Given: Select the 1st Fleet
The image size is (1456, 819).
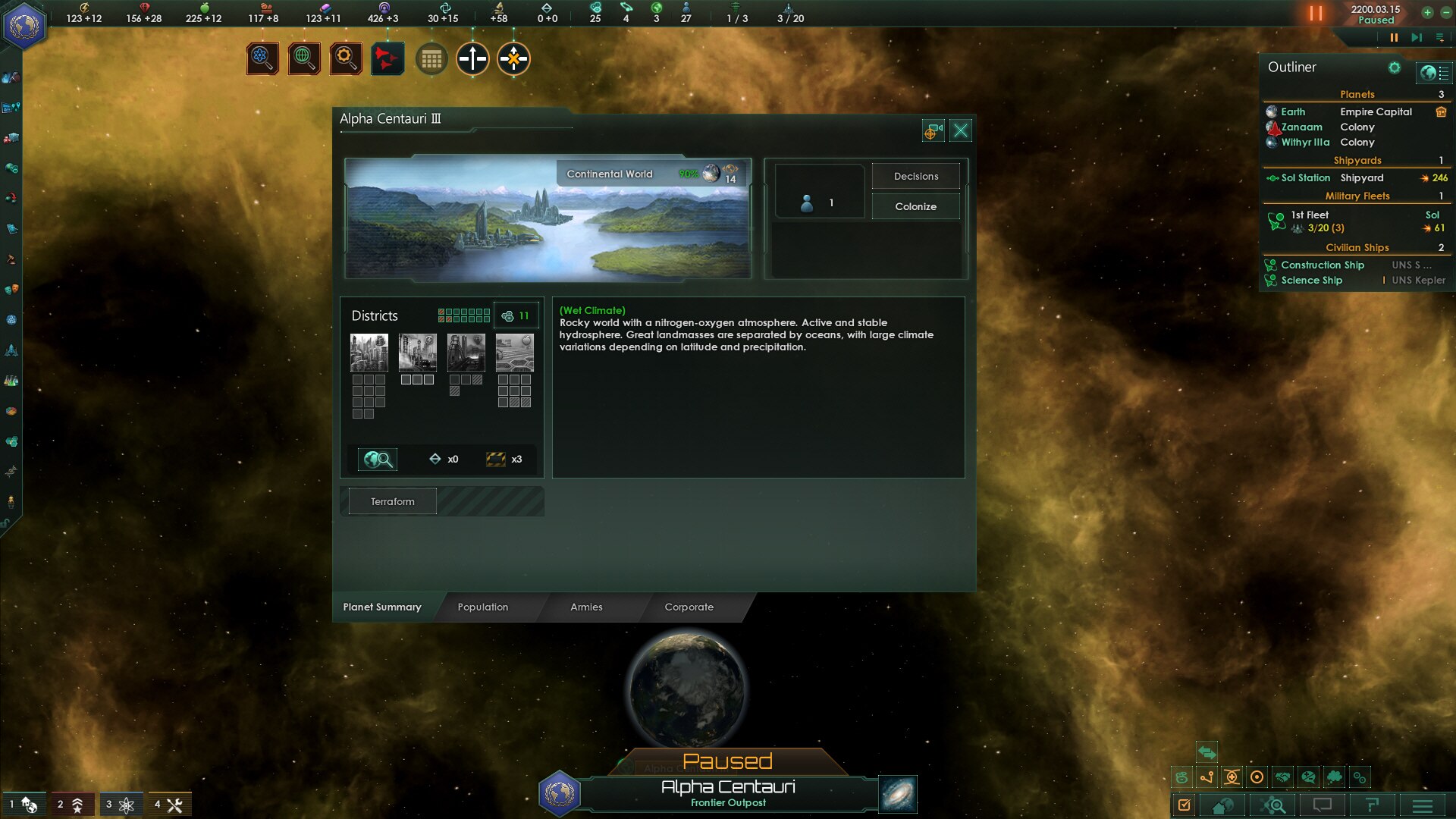Looking at the screenshot, I should tap(1310, 215).
